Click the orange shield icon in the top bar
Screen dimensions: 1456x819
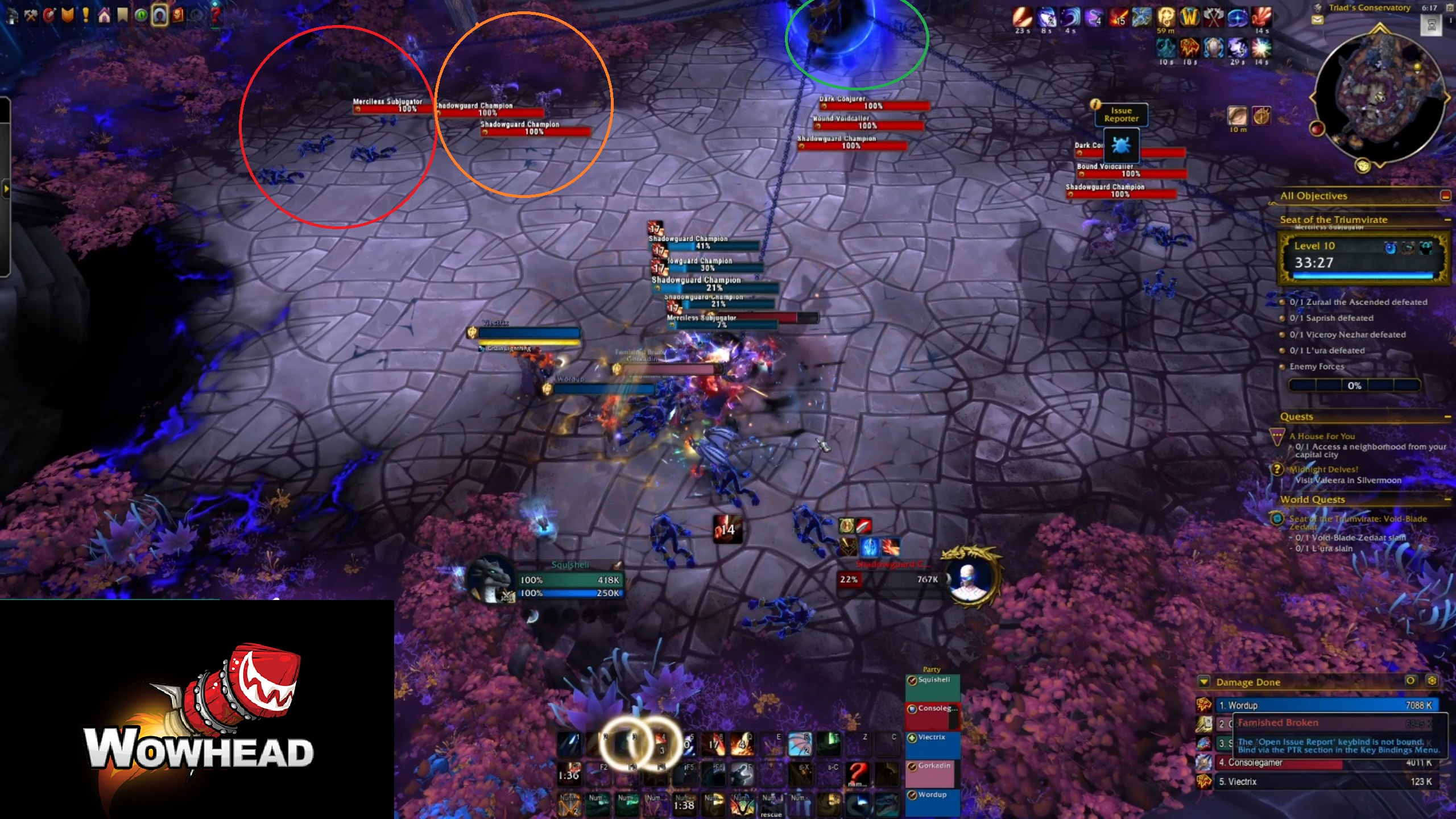pos(67,14)
